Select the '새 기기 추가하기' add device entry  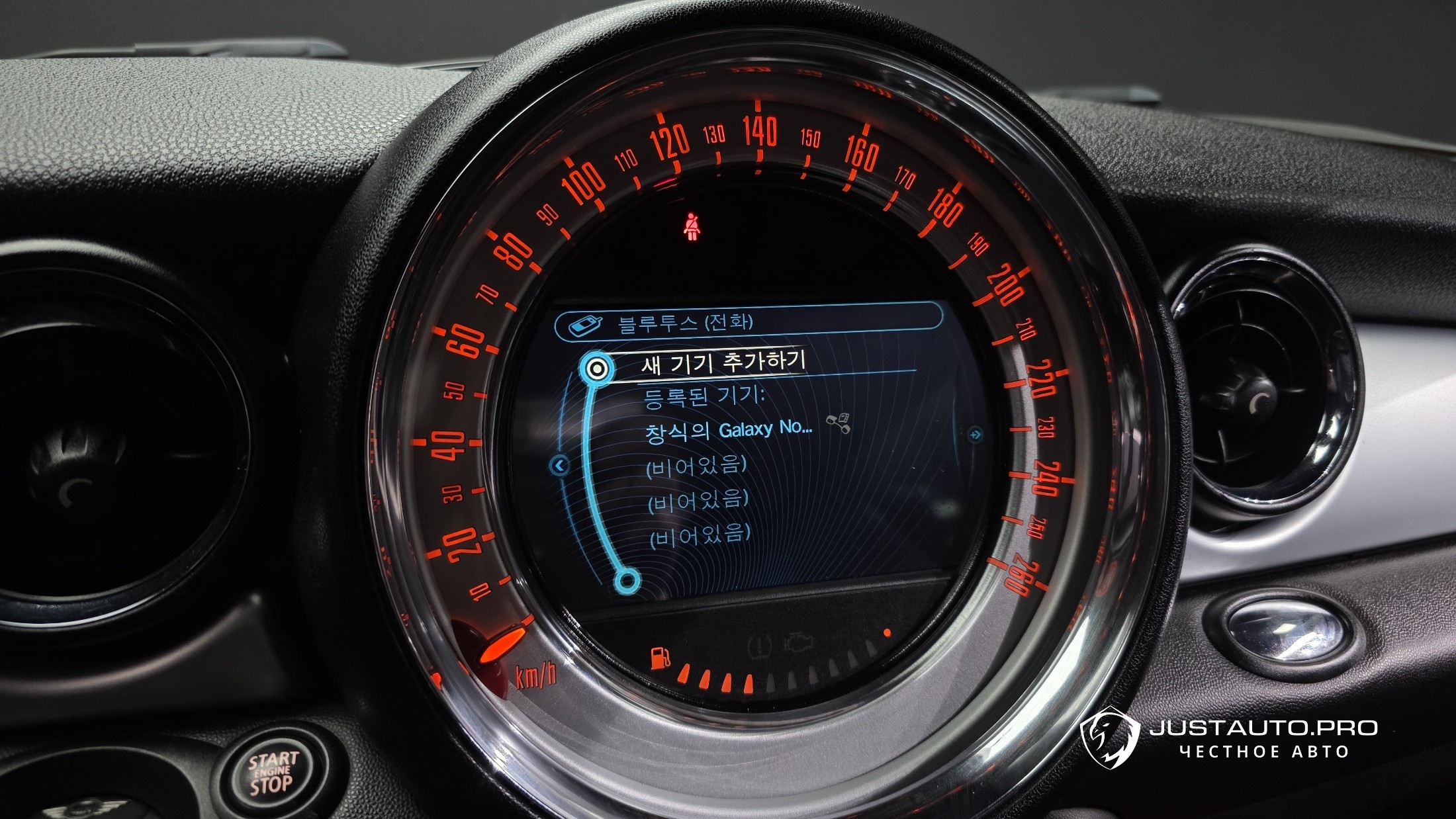pos(723,363)
